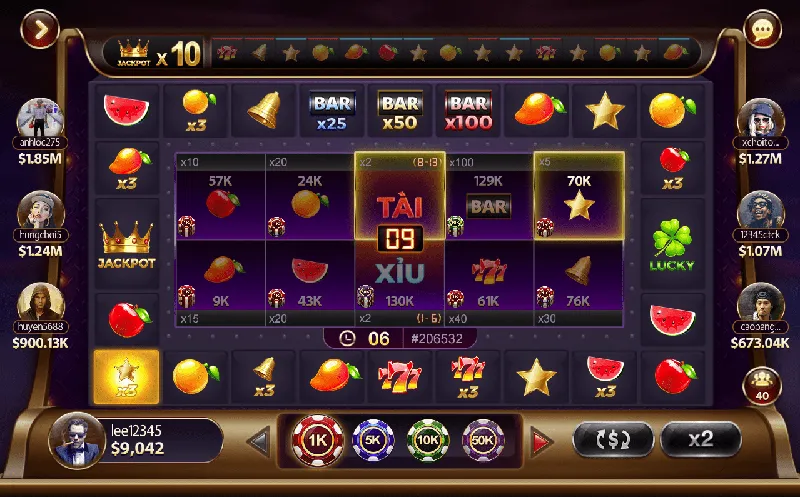Click the red right arrow beside the chips
Screen dimensions: 800x497
(x=541, y=440)
